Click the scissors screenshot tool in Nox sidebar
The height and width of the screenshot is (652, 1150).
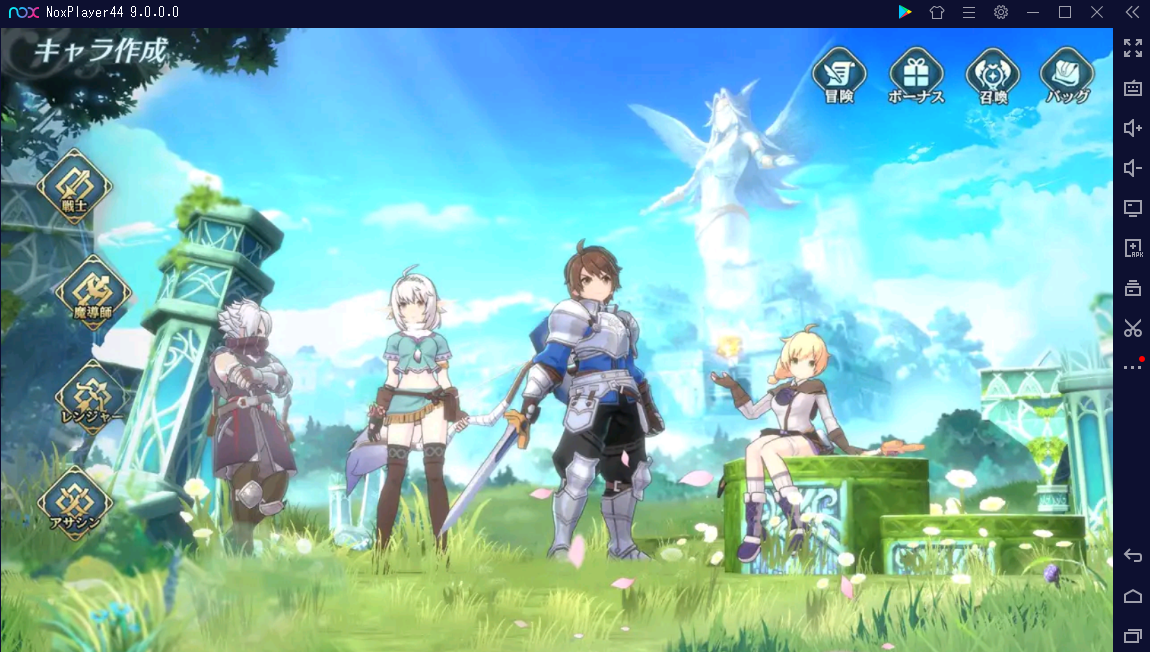click(x=1132, y=327)
